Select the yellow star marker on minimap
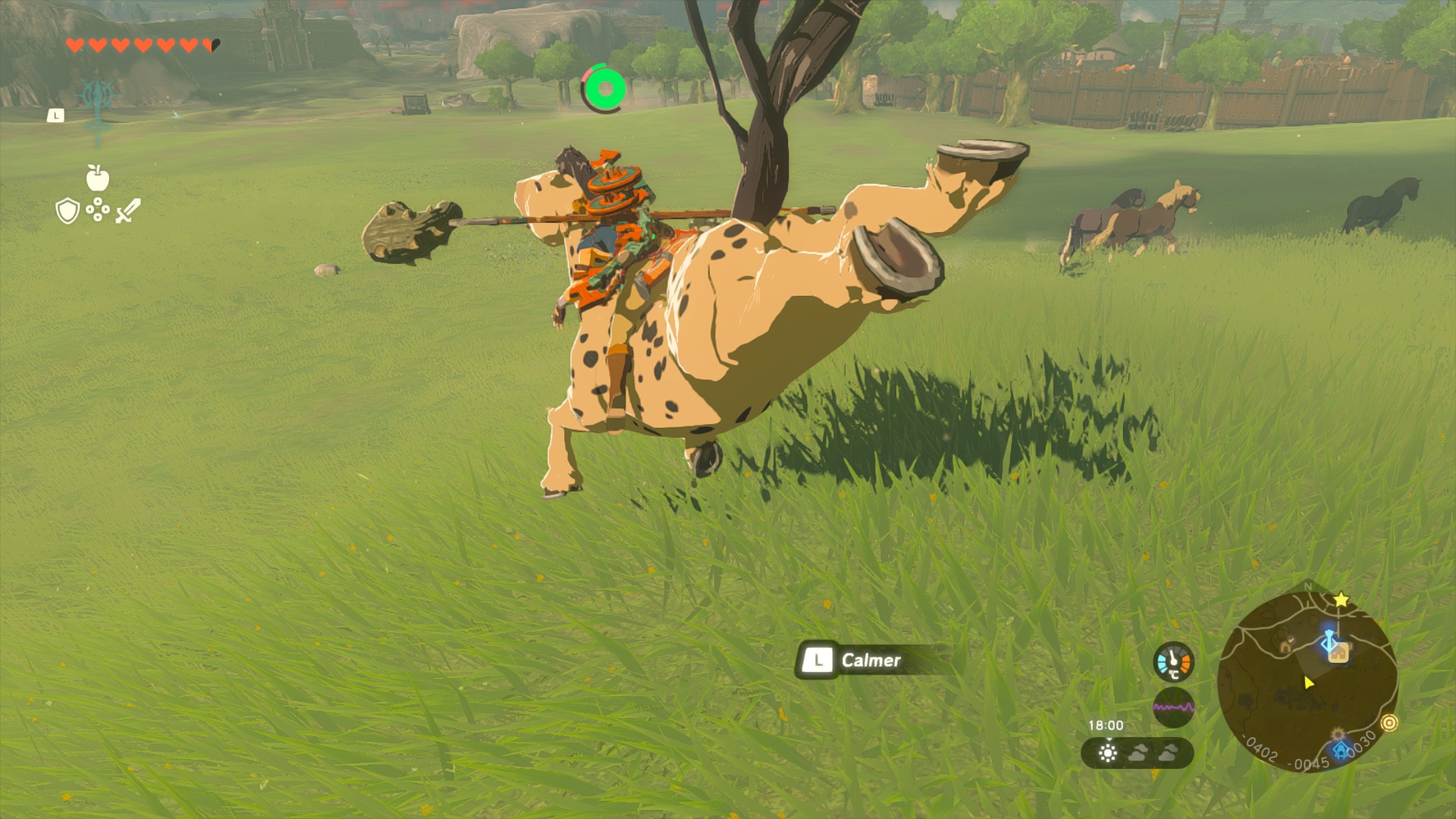The width and height of the screenshot is (1456, 819). click(1341, 600)
